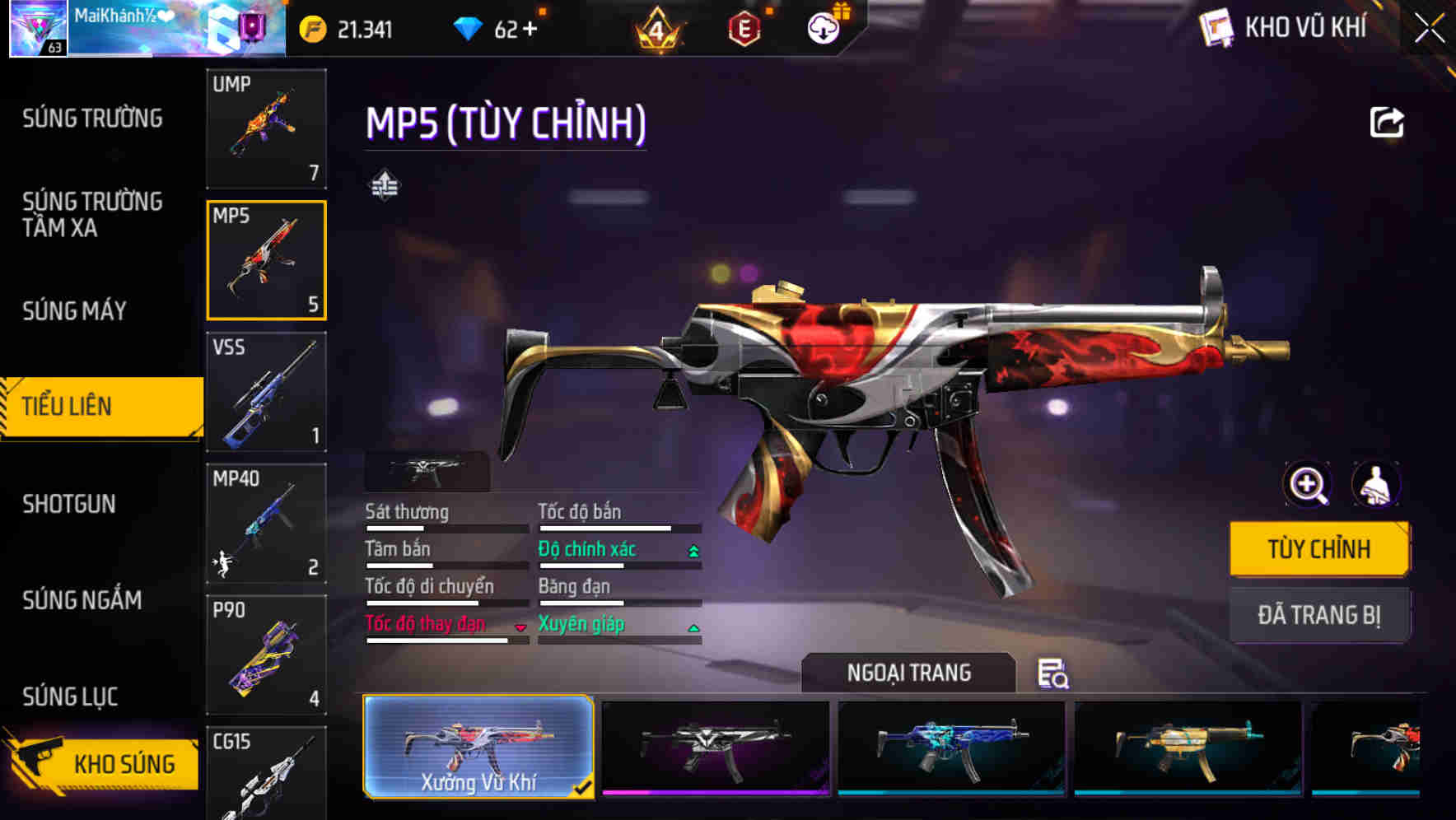Viewport: 1456px width, 820px height.
Task: Open the Súng Ngắm category
Action: pyautogui.click(x=82, y=600)
